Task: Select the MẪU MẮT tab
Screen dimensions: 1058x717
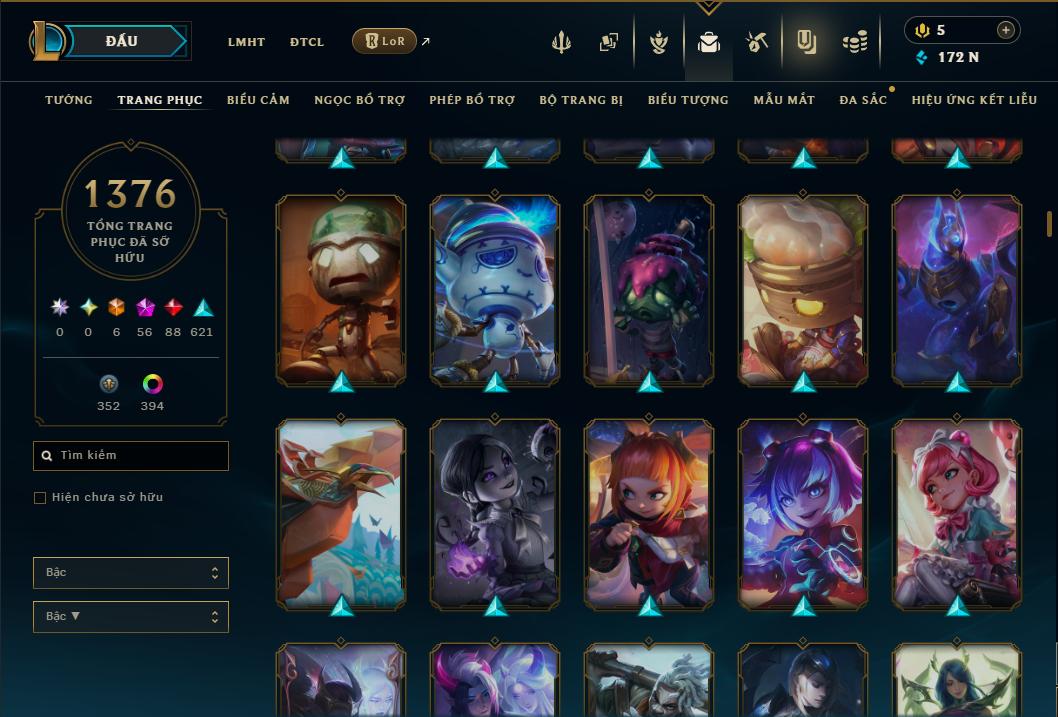Action: [x=784, y=100]
